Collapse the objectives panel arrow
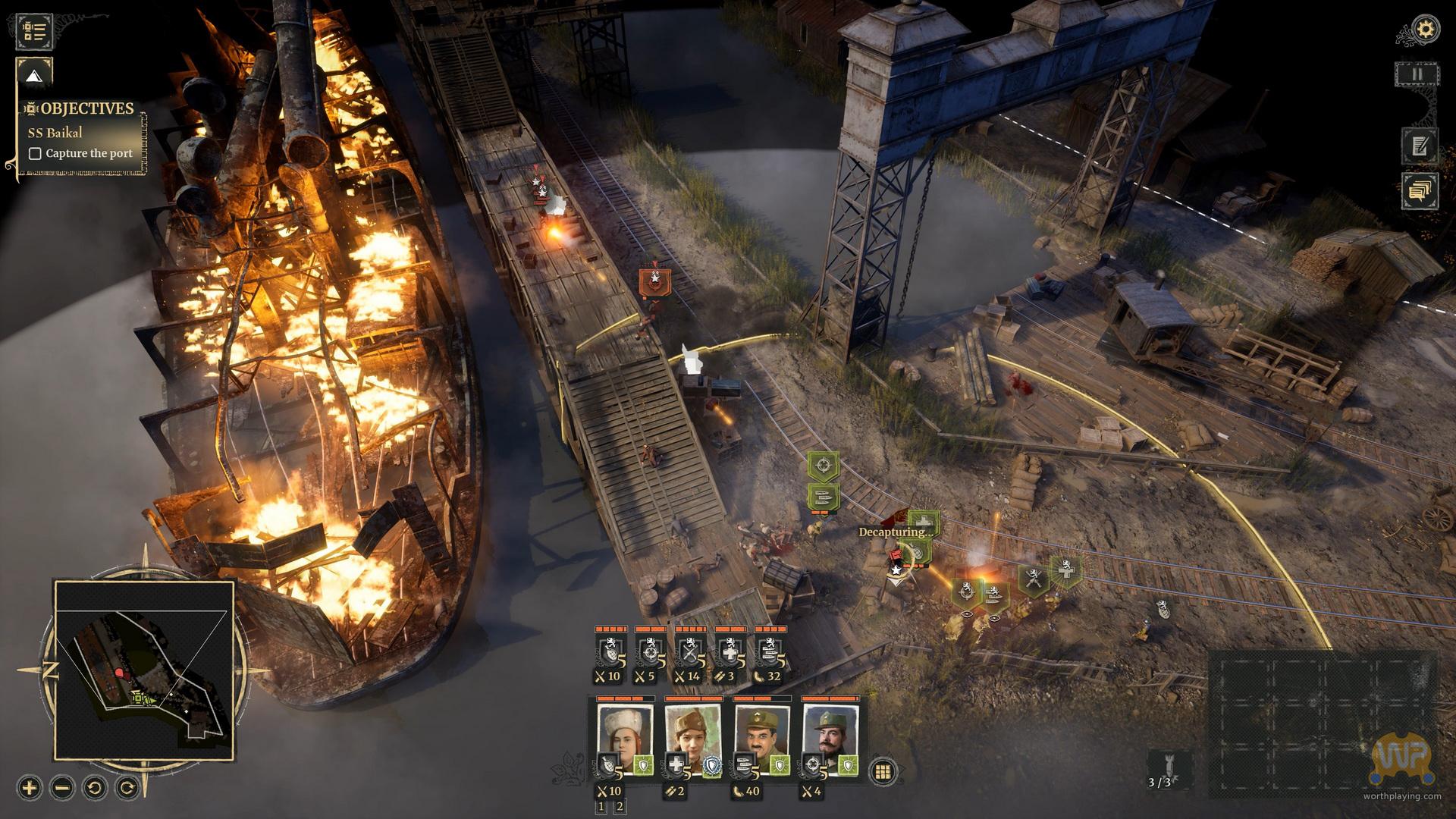 coord(34,76)
